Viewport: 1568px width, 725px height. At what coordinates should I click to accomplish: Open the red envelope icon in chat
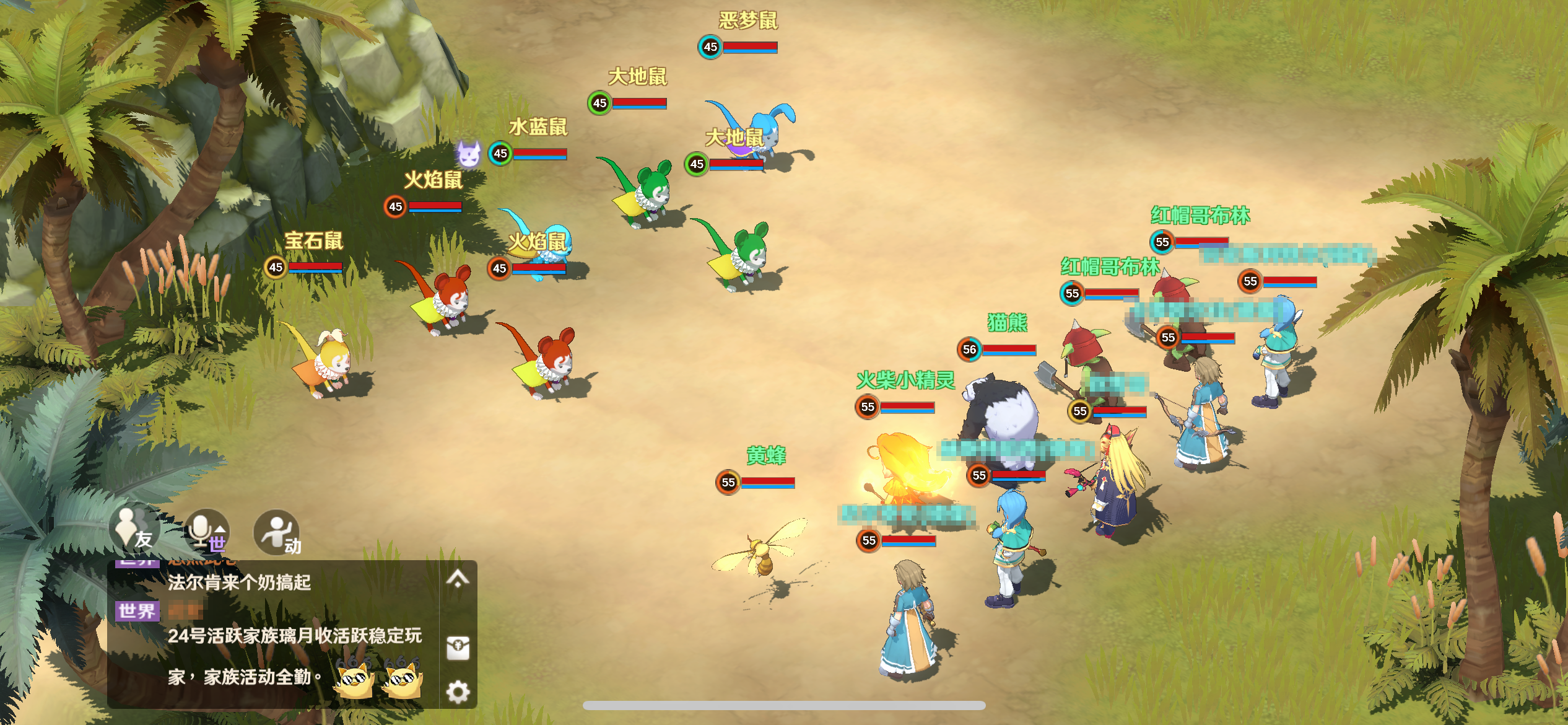[x=458, y=648]
